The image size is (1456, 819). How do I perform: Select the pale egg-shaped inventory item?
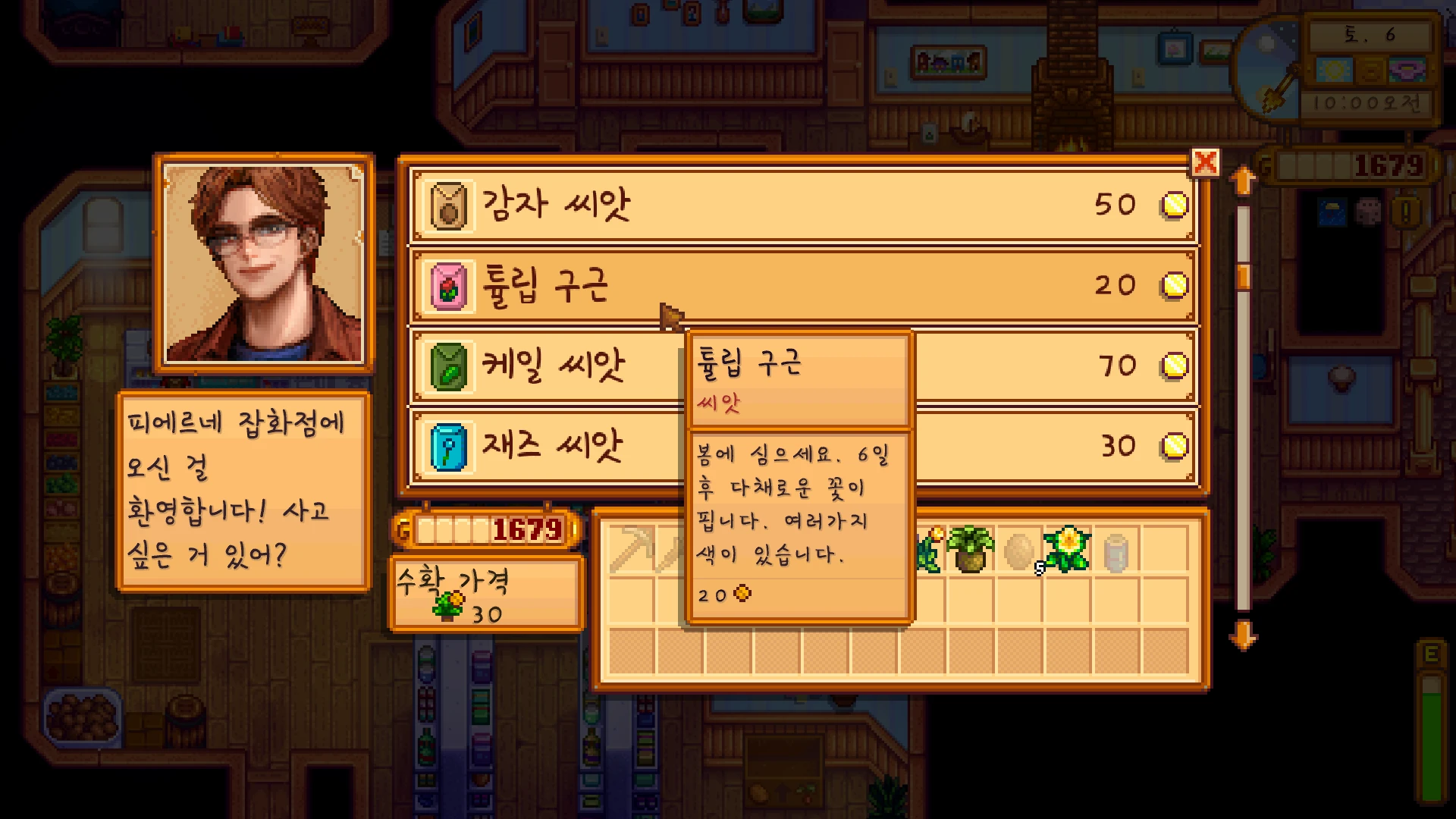coord(1018,550)
